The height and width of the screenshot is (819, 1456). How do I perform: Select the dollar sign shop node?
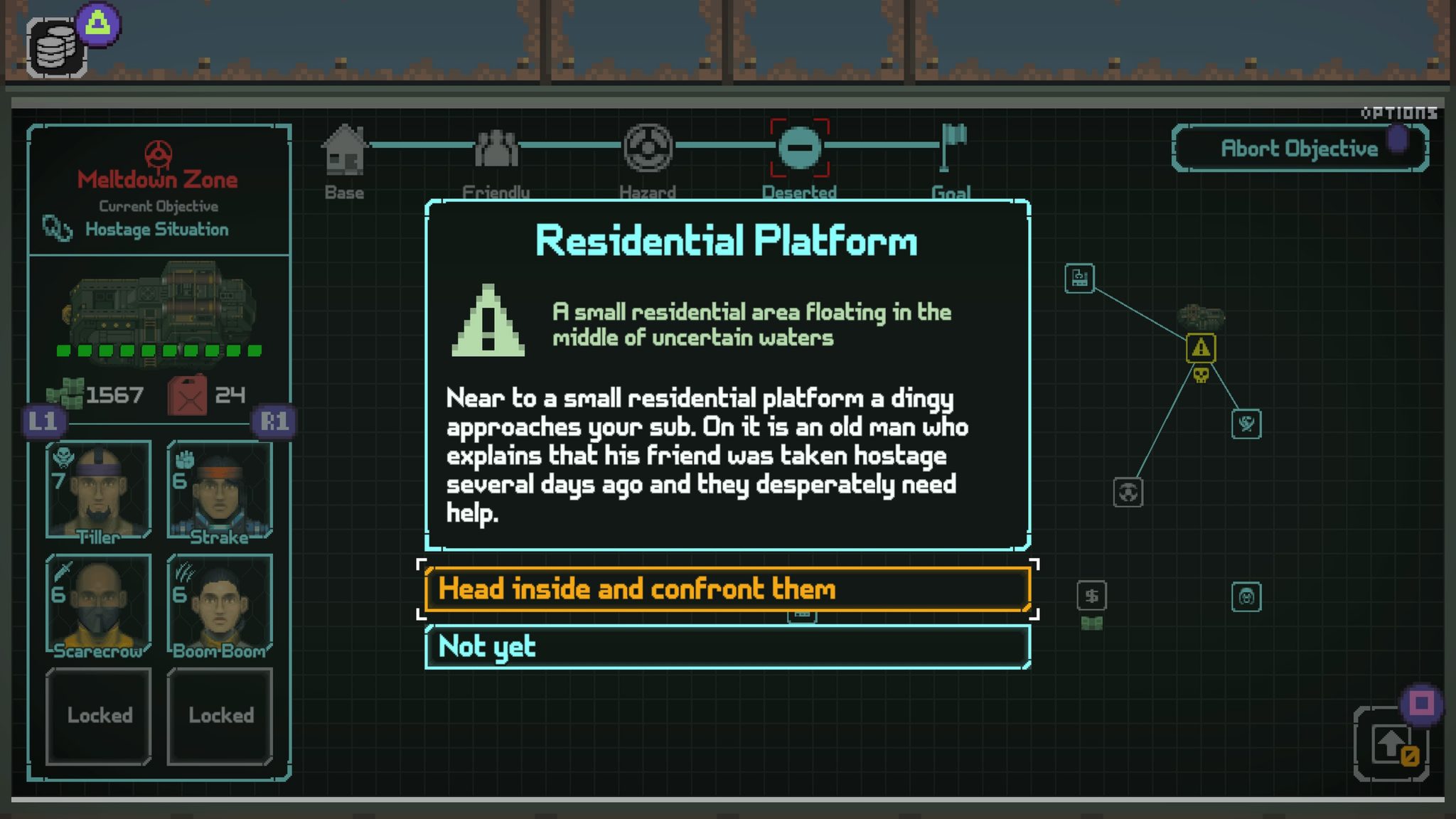[x=1092, y=596]
